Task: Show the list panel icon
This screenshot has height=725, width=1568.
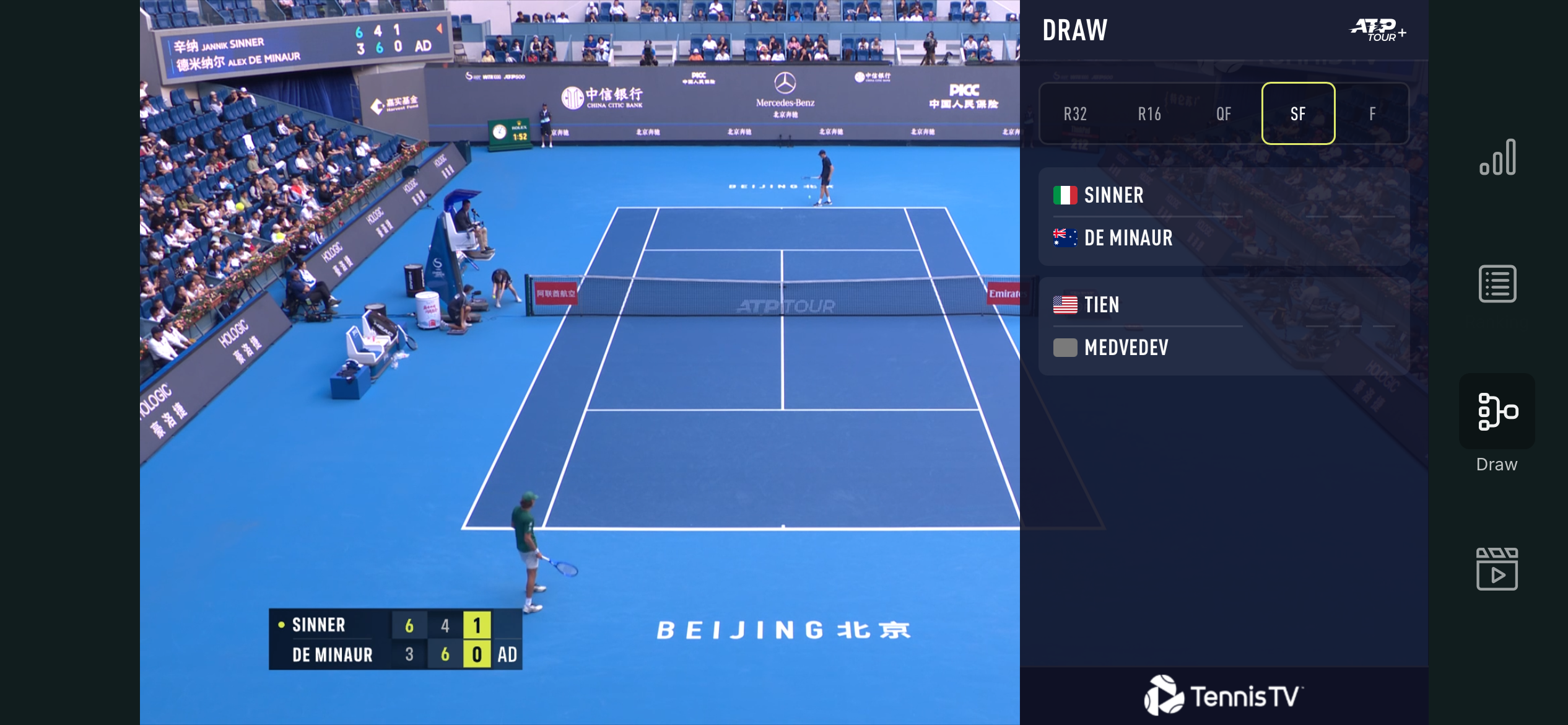Action: [1497, 284]
